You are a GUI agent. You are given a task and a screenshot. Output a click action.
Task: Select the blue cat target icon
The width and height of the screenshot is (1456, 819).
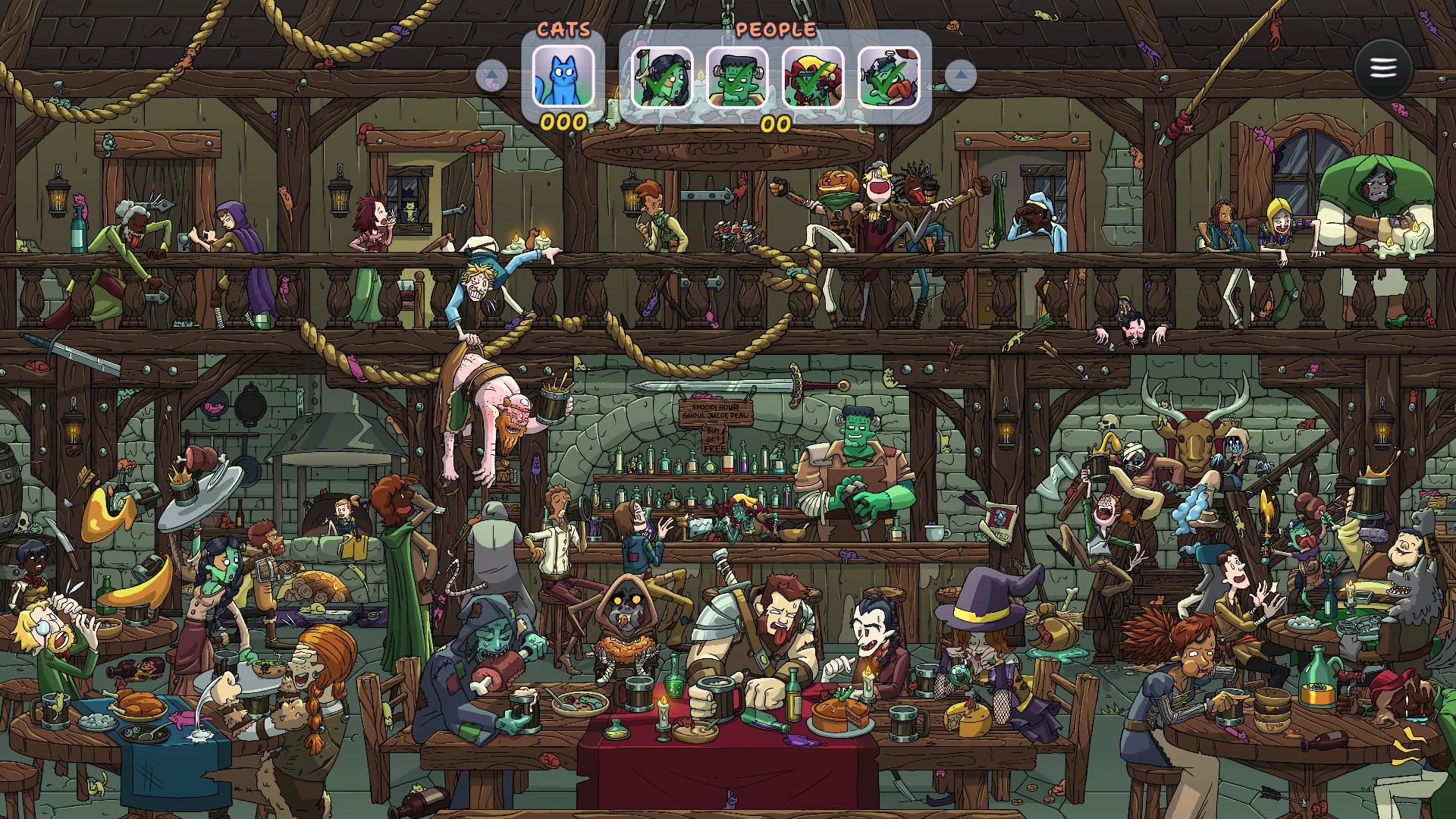[563, 77]
